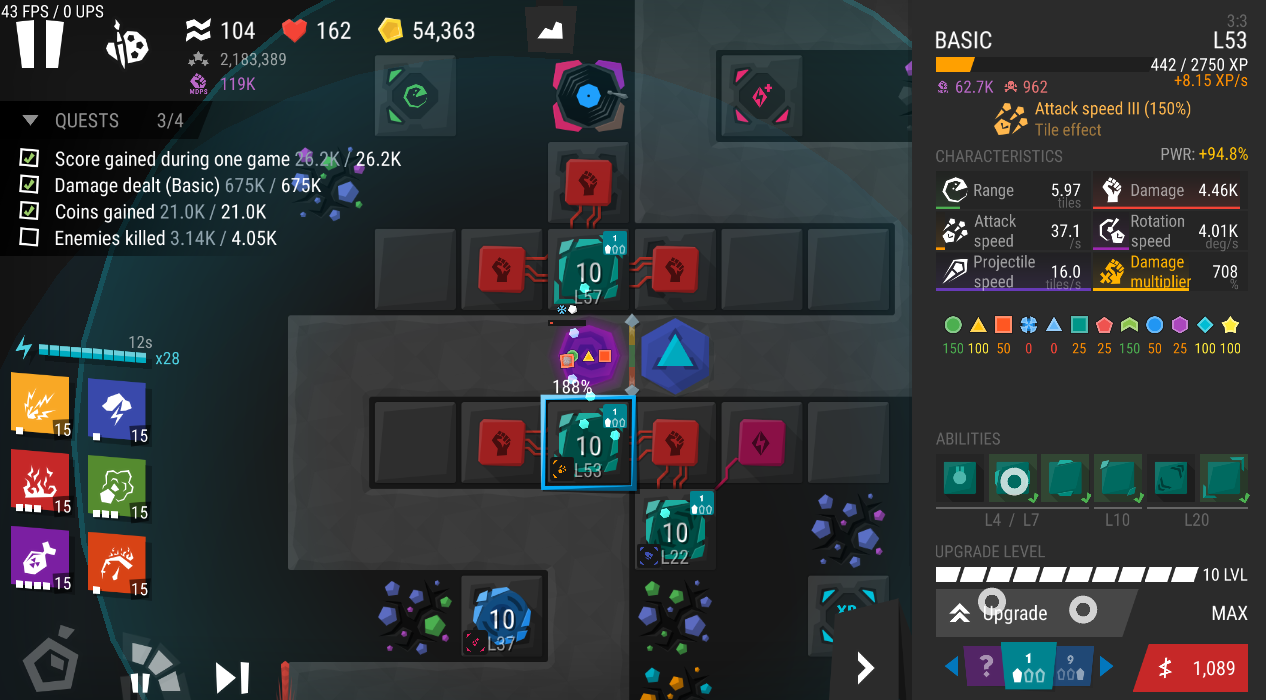Image resolution: width=1266 pixels, height=700 pixels.
Task: Pause the game with the pause button
Action: (x=40, y=44)
